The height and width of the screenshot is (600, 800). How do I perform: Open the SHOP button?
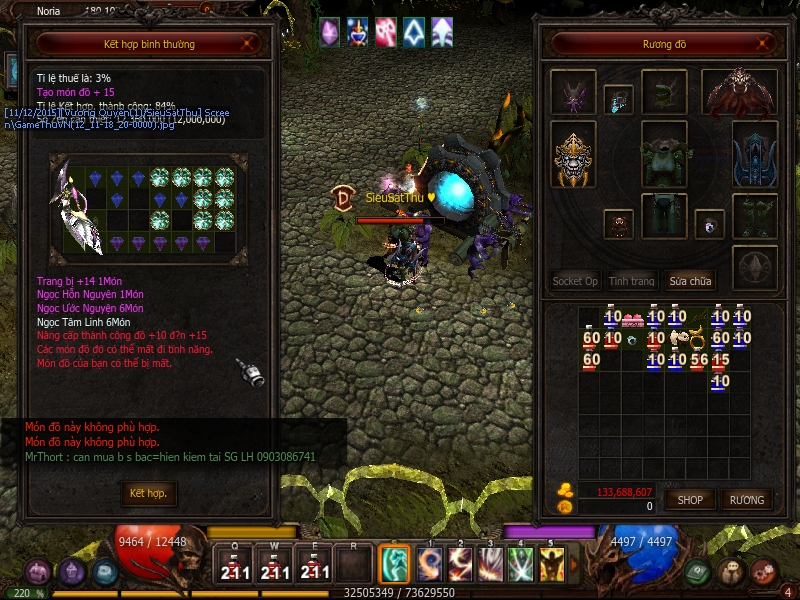(x=690, y=500)
